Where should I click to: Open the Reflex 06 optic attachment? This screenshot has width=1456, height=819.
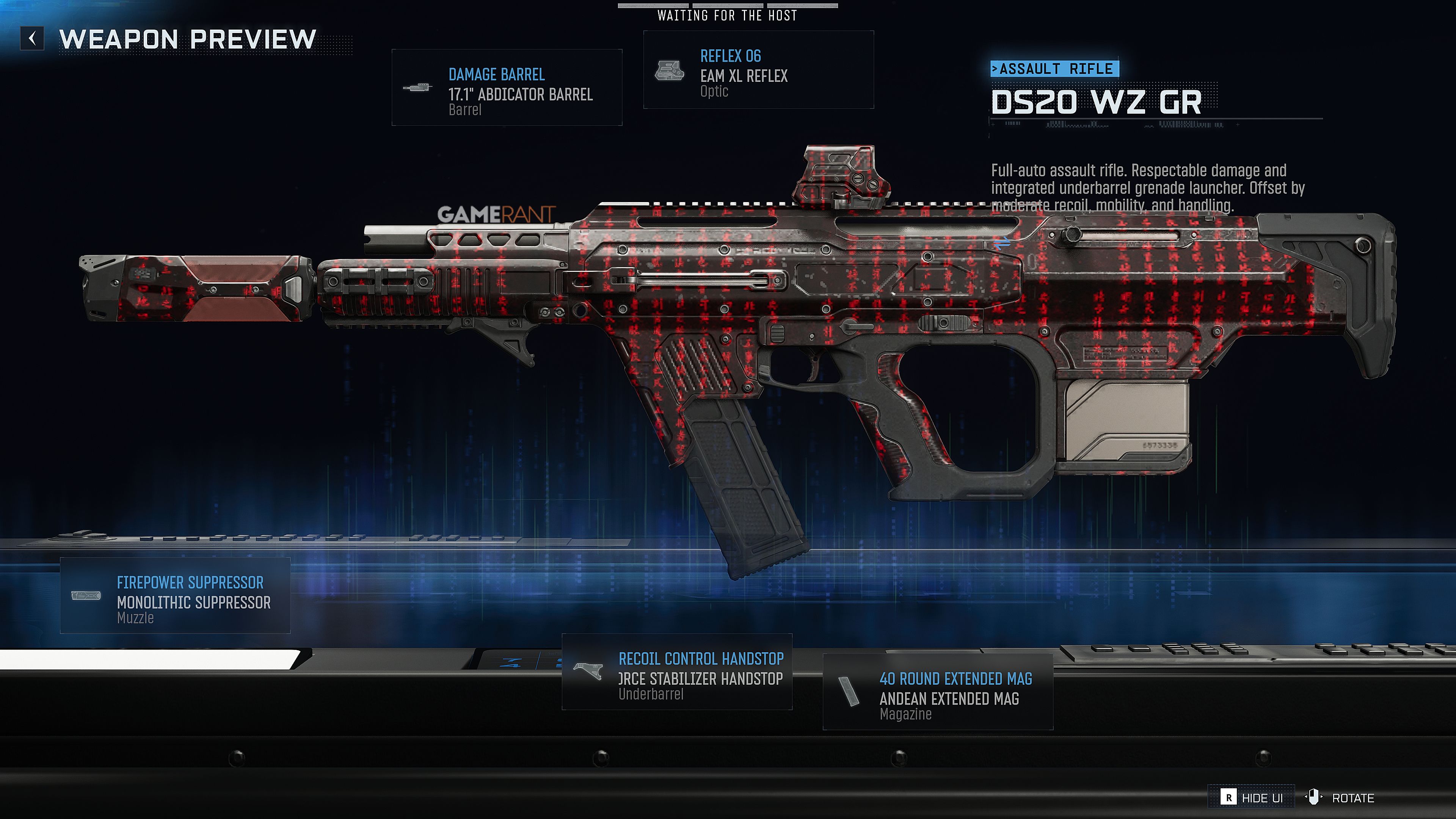click(x=758, y=70)
